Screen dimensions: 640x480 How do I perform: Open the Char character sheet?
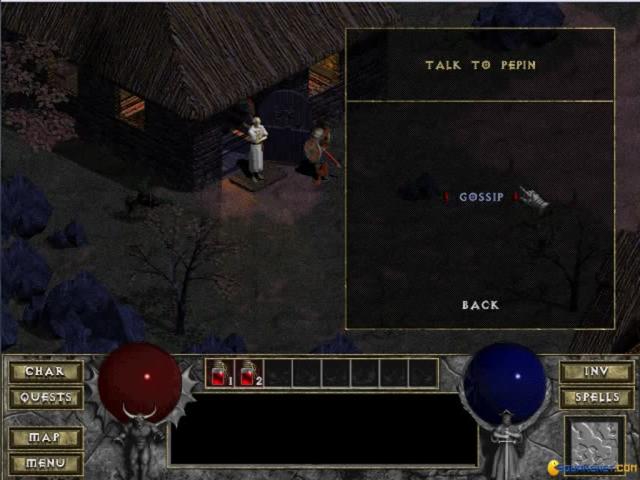click(45, 372)
